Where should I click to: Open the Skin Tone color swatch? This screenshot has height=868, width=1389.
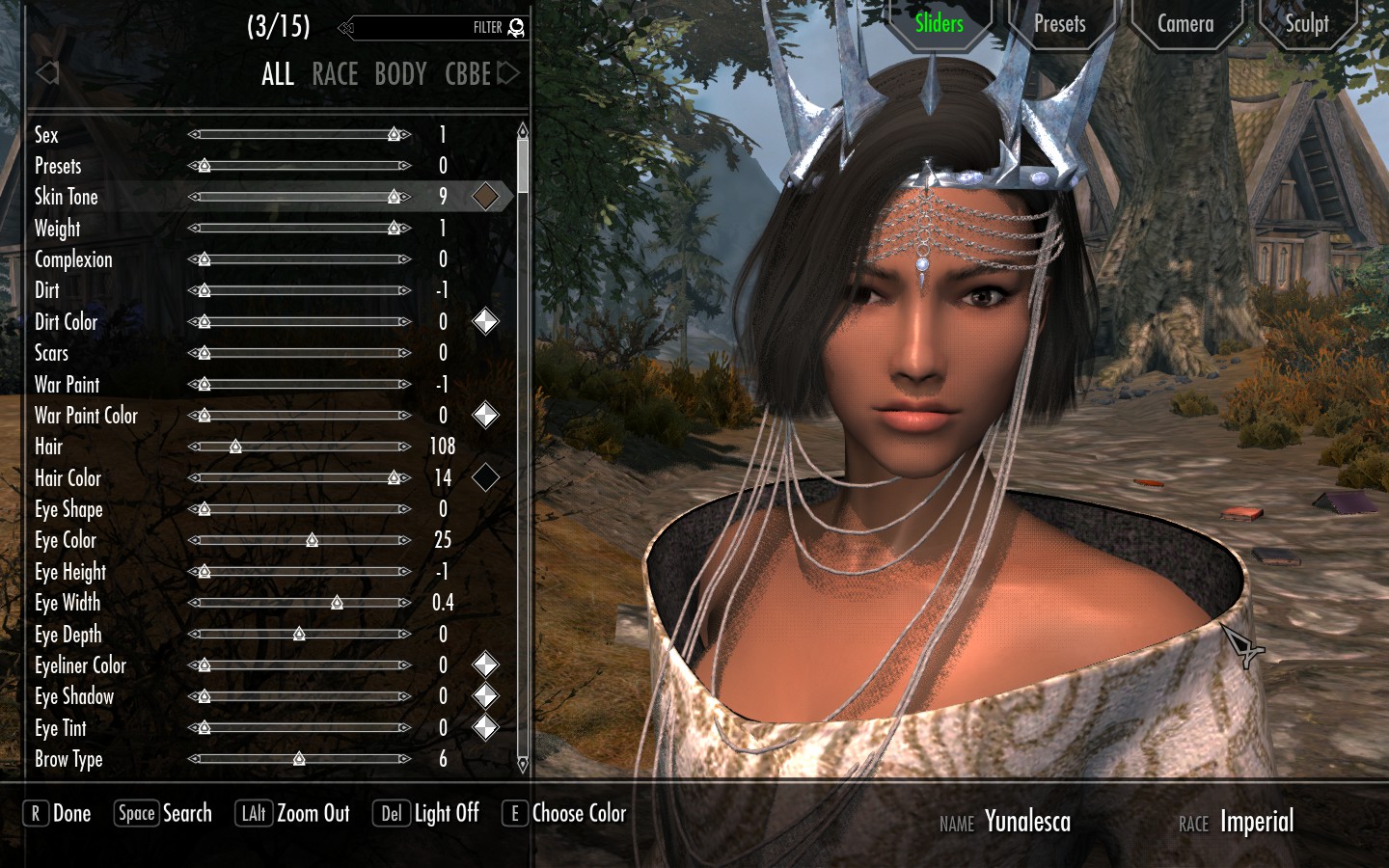(485, 197)
